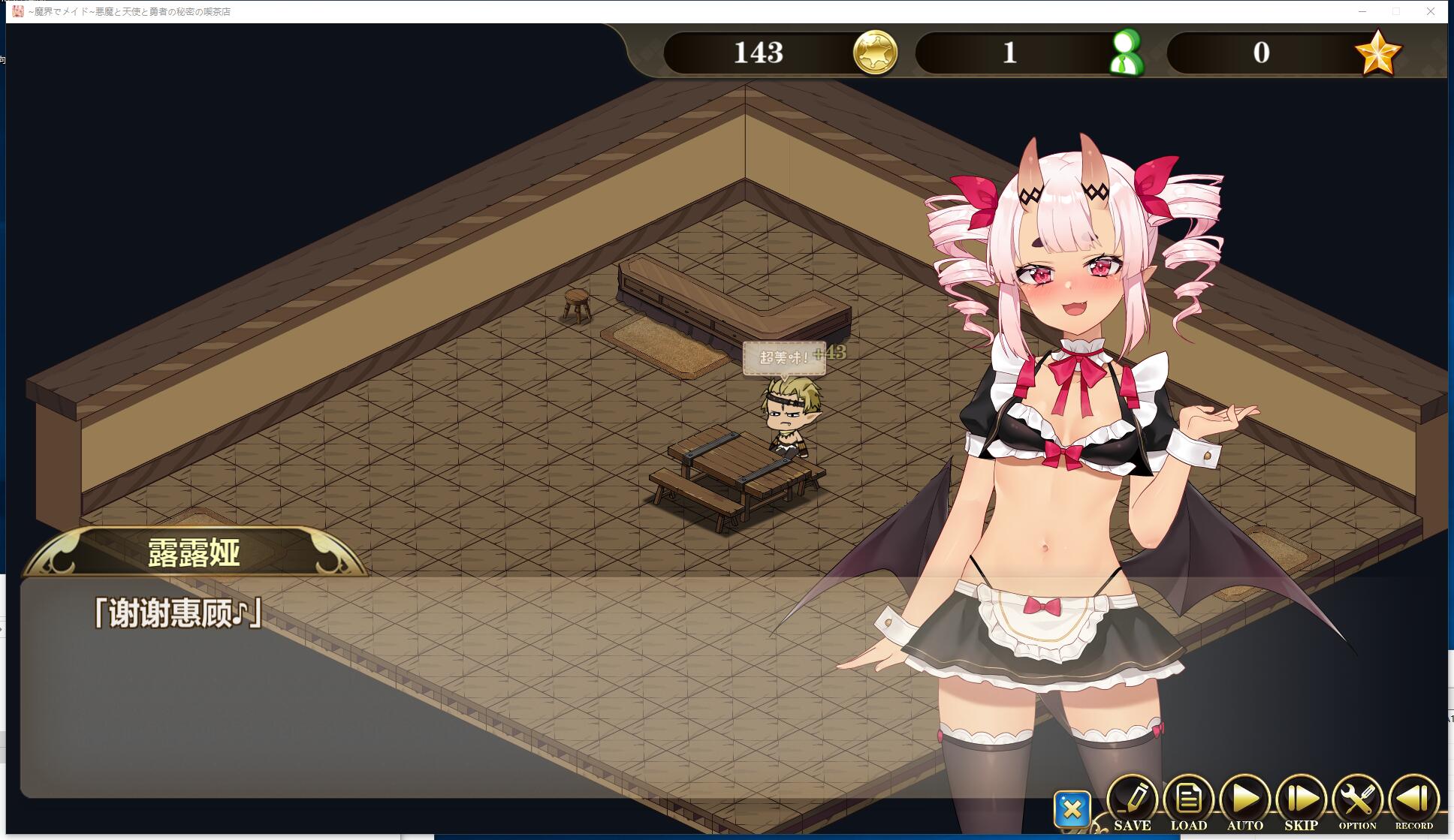This screenshot has height=840, width=1454.
Task: Click the green customer counter icon
Action: (1127, 53)
